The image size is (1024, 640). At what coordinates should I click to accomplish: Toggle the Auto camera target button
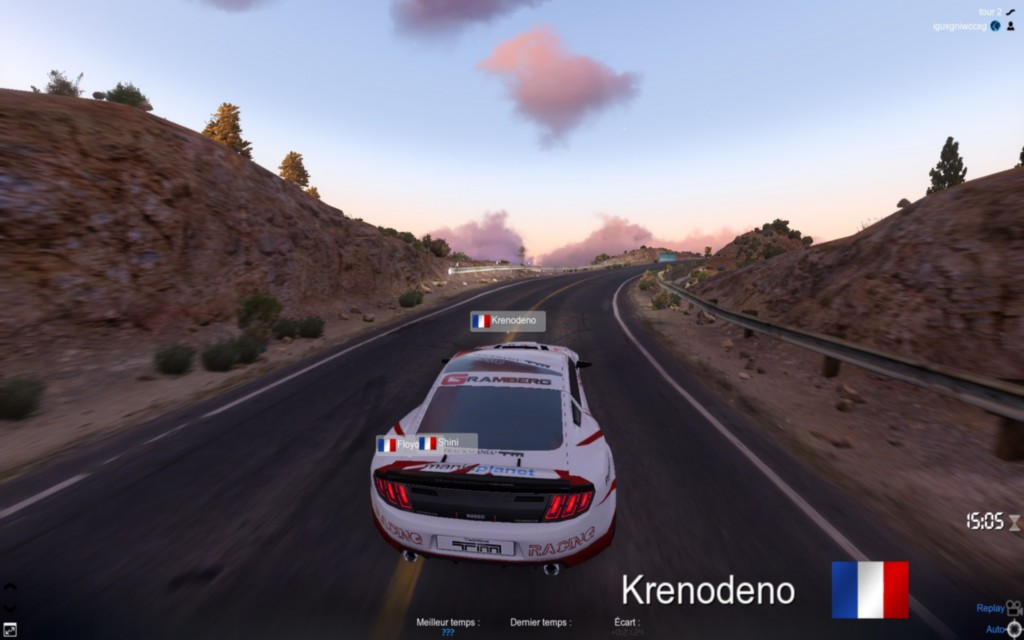(1013, 629)
